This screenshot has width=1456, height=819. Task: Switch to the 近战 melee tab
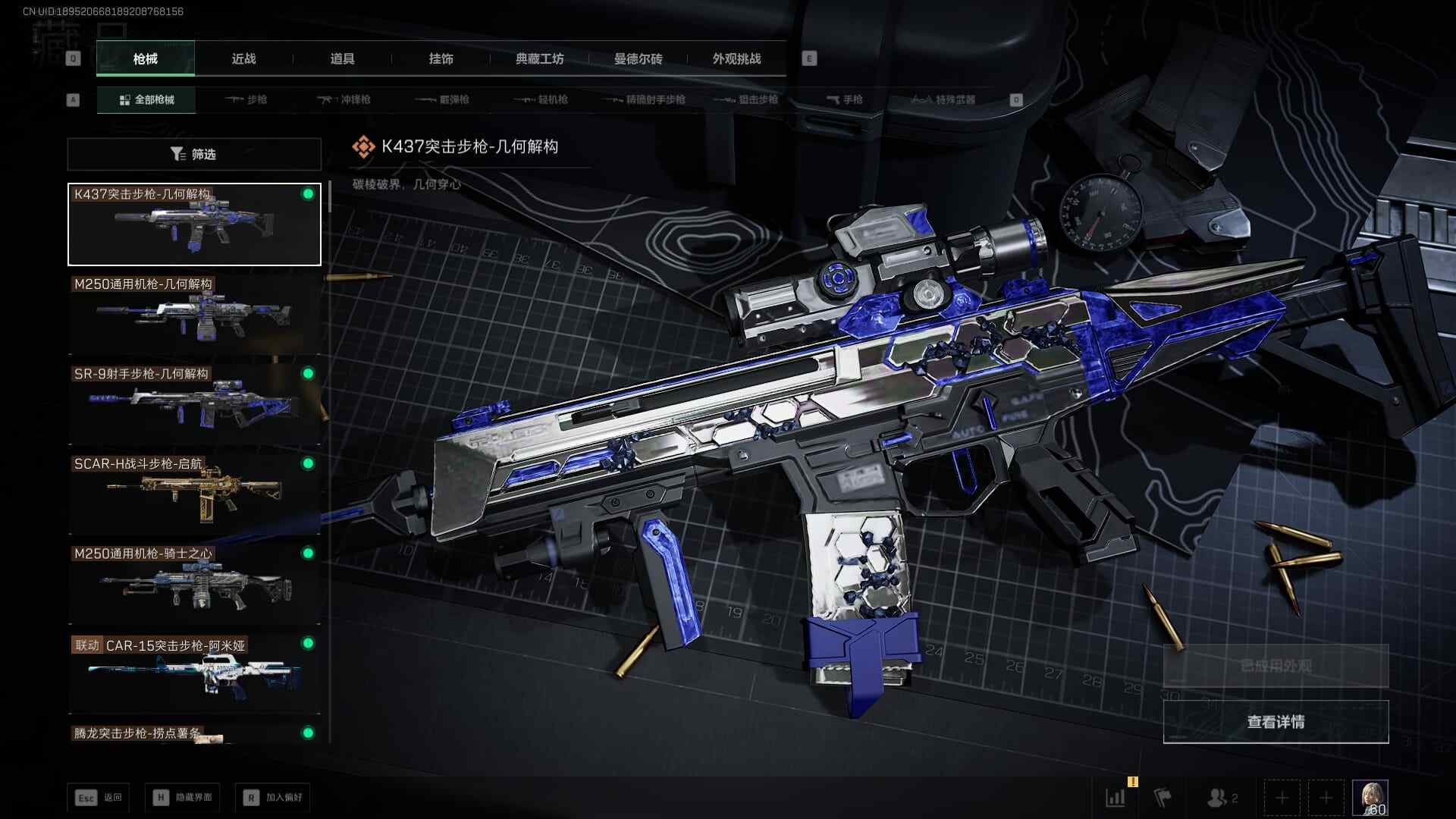pos(243,59)
